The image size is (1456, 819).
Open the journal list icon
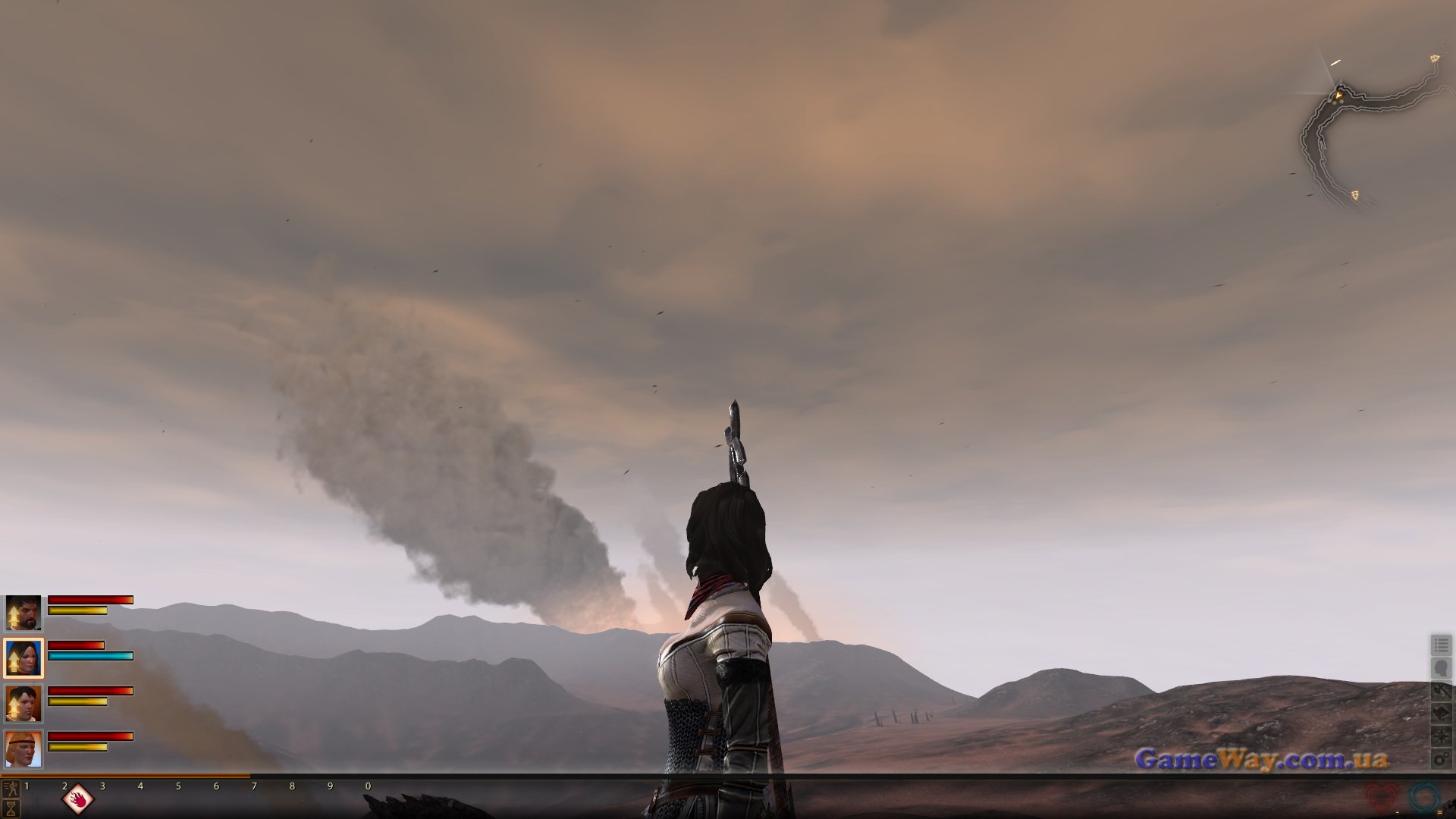tap(1441, 645)
